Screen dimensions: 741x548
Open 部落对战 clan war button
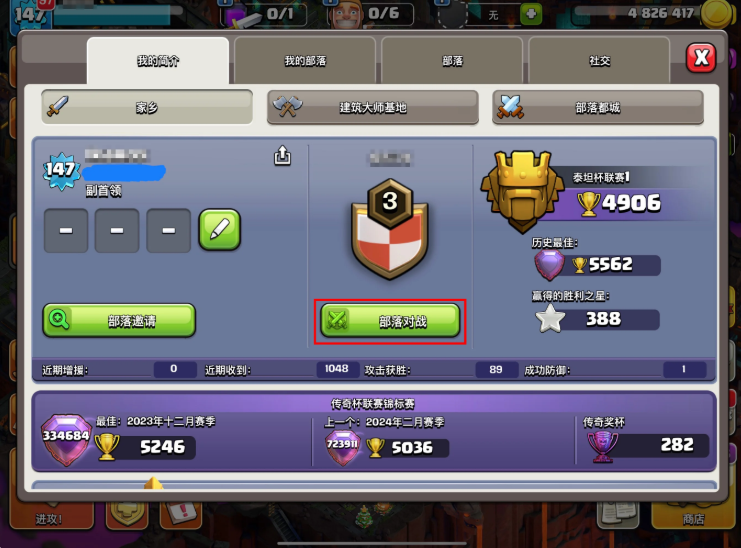click(x=390, y=321)
